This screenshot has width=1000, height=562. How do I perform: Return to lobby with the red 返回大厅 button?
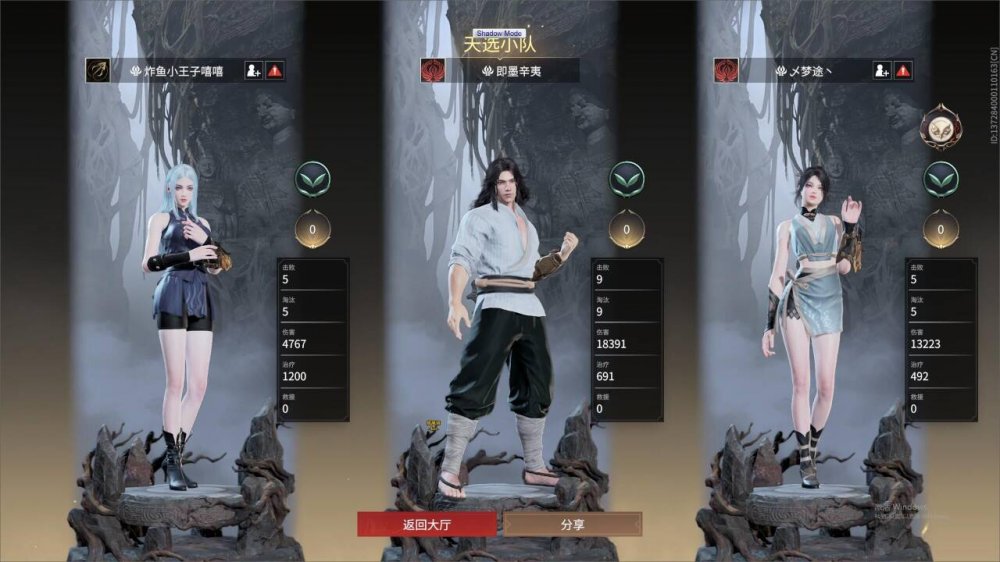pos(427,524)
